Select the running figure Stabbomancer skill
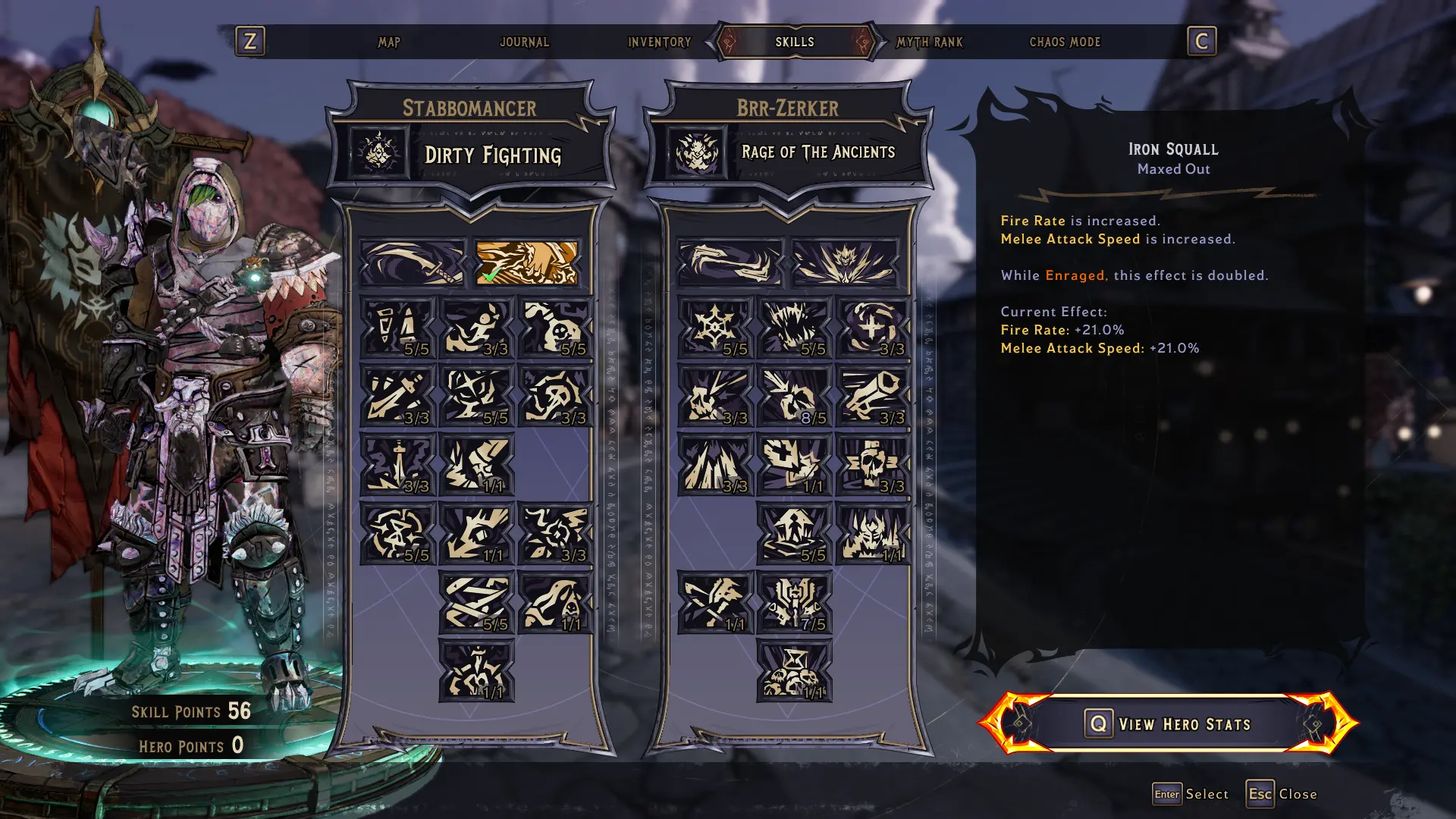Image resolution: width=1456 pixels, height=819 pixels. pyautogui.click(x=476, y=328)
